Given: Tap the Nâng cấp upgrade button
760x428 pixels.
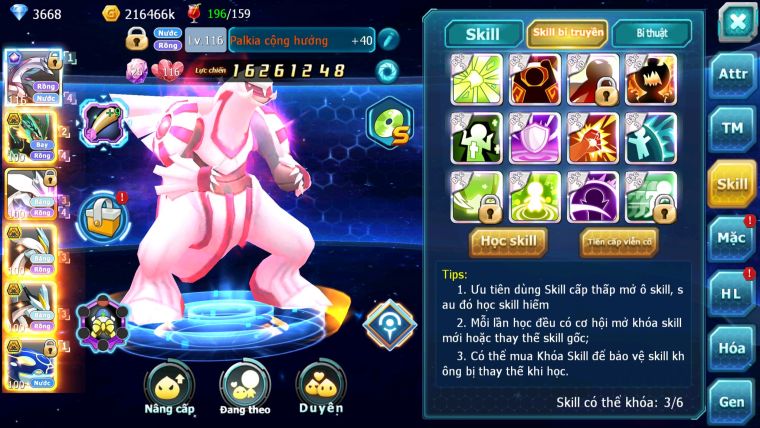Looking at the screenshot, I should 169,389.
